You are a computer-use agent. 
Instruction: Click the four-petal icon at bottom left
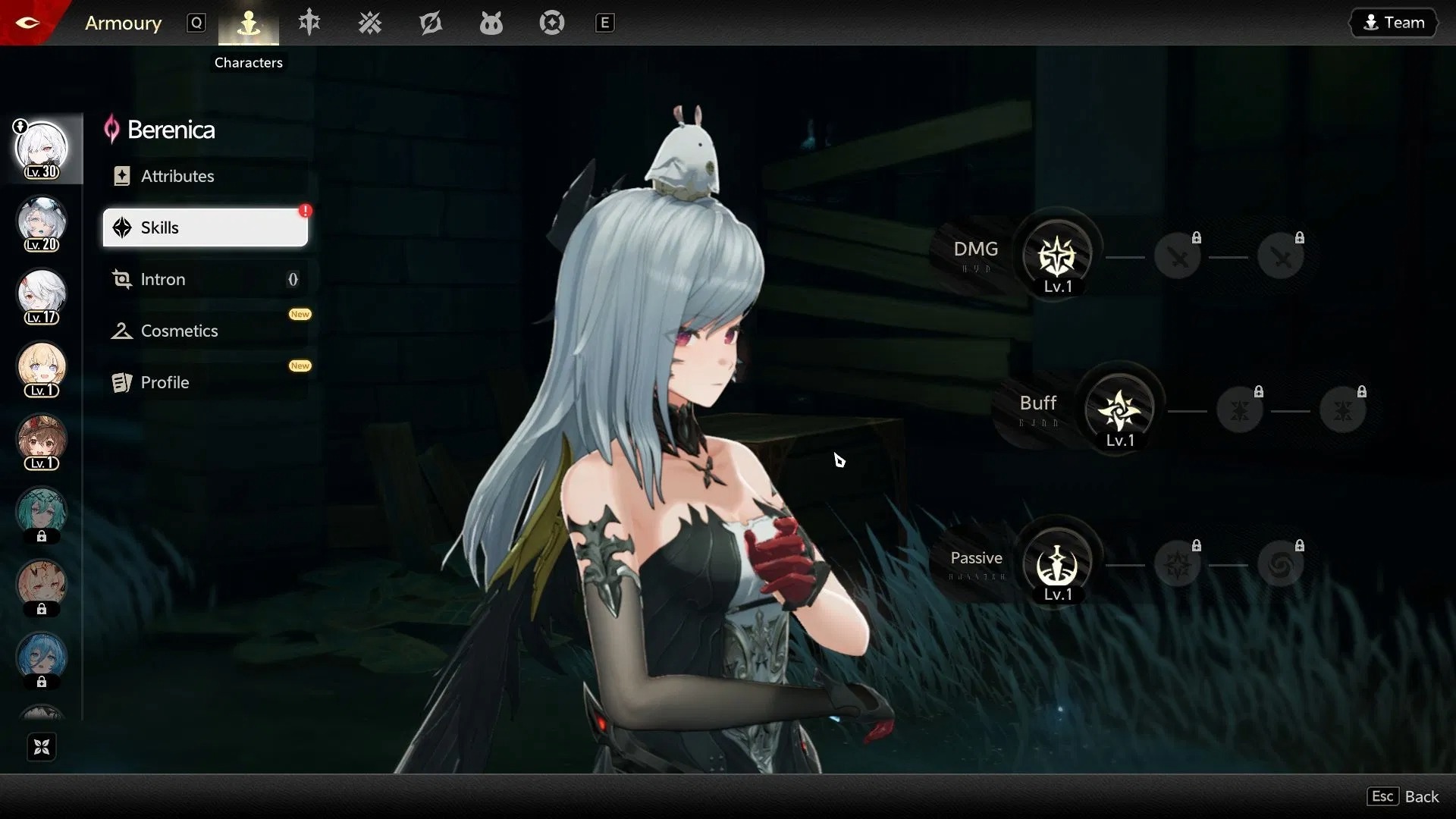pyautogui.click(x=41, y=746)
